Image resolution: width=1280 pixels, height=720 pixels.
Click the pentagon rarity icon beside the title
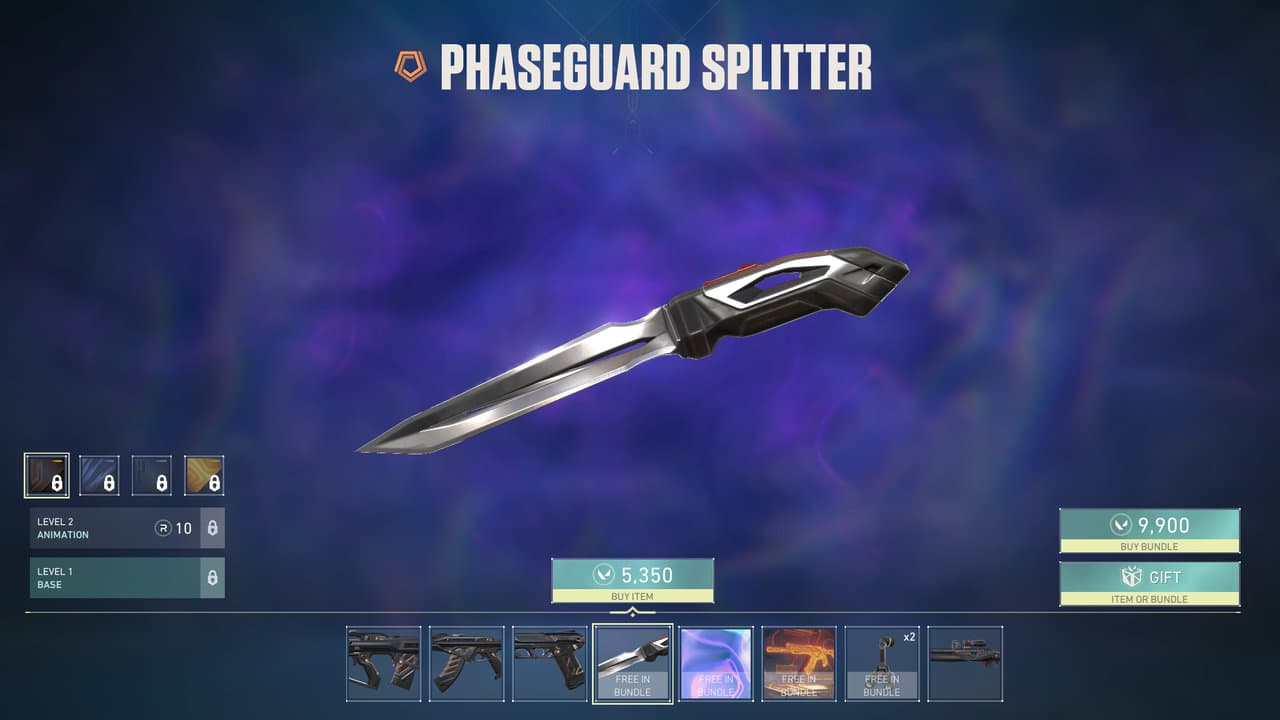click(x=408, y=63)
